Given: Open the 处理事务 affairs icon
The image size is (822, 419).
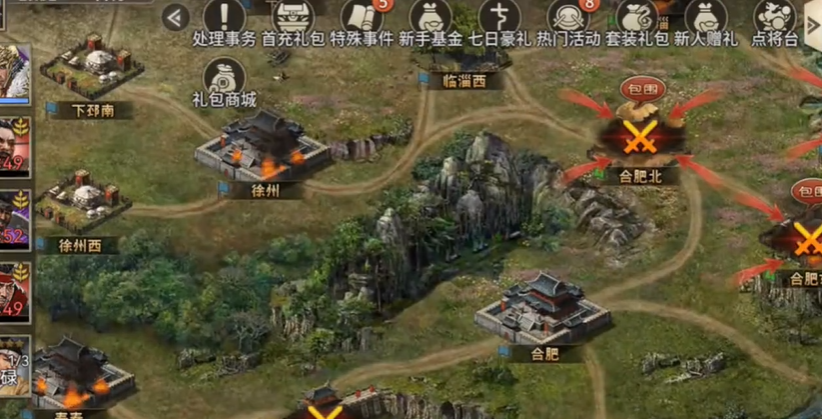Looking at the screenshot, I should coord(225,20).
